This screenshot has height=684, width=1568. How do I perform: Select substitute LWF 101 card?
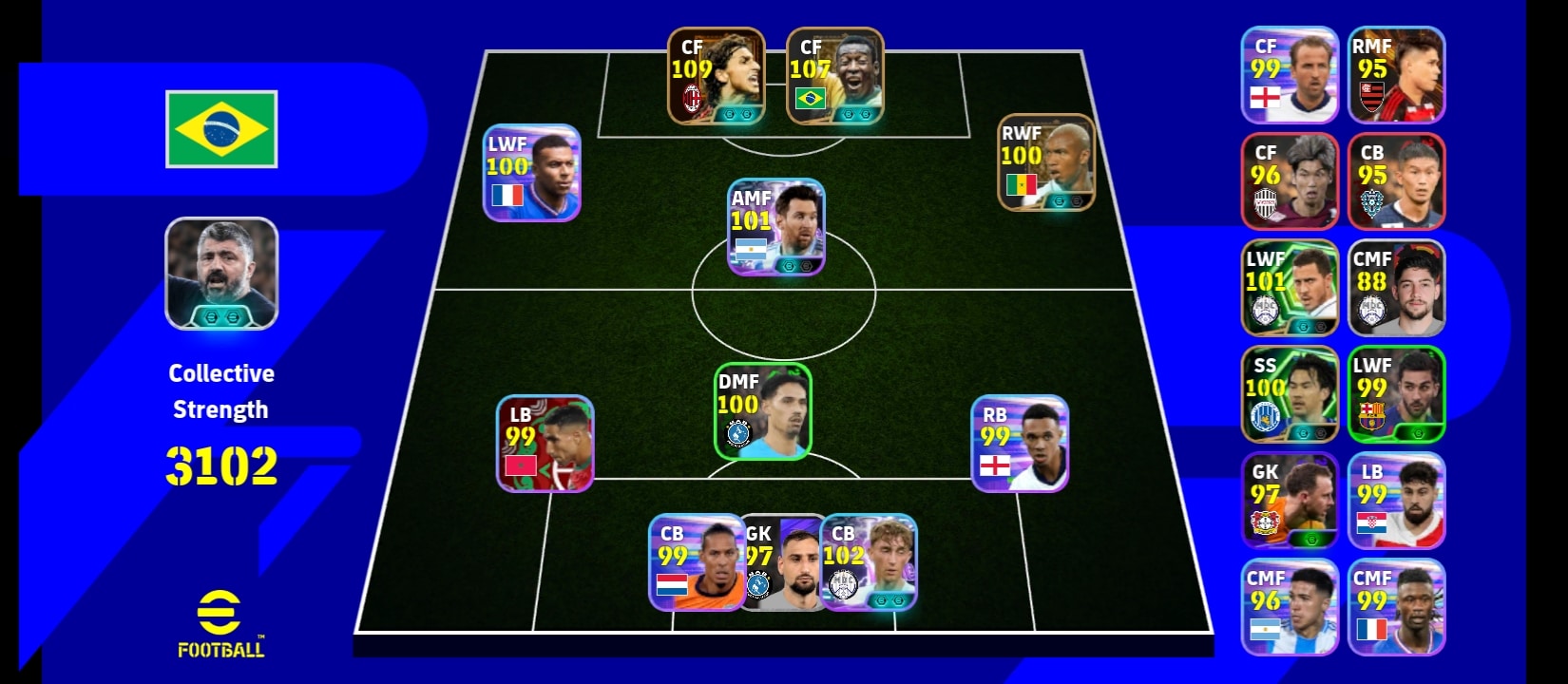1290,288
